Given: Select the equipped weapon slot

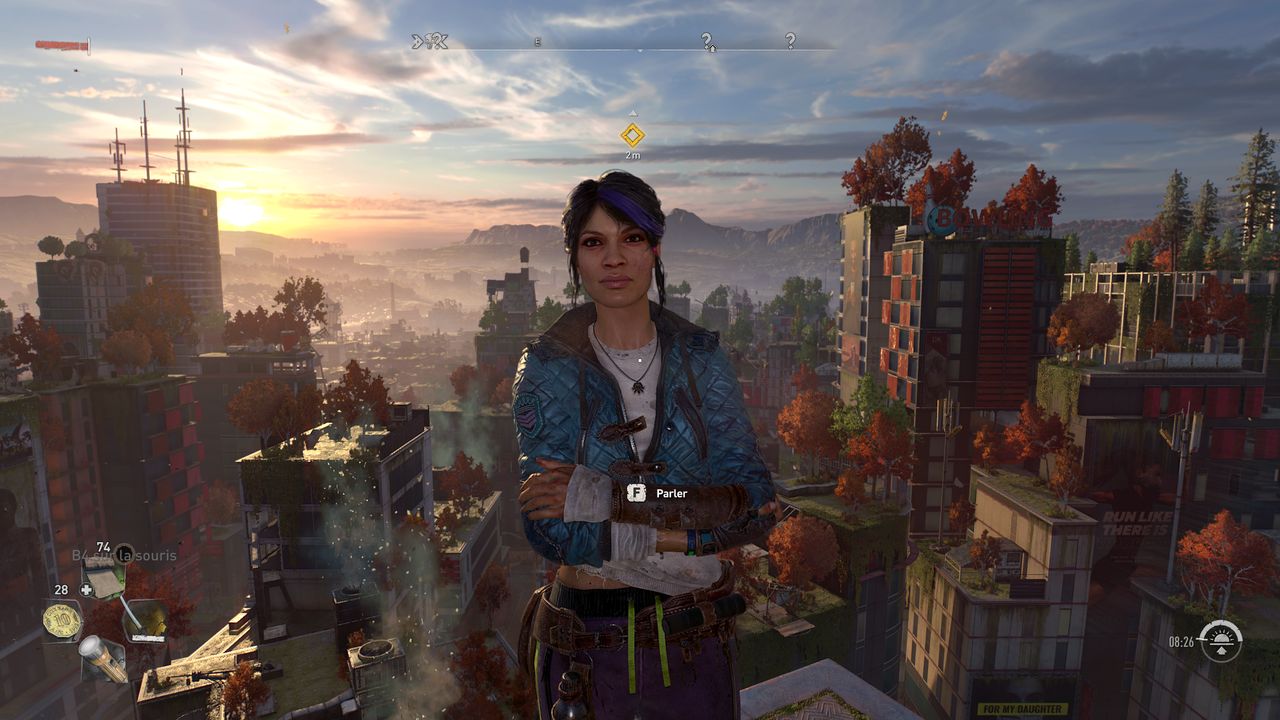Looking at the screenshot, I should point(145,620).
